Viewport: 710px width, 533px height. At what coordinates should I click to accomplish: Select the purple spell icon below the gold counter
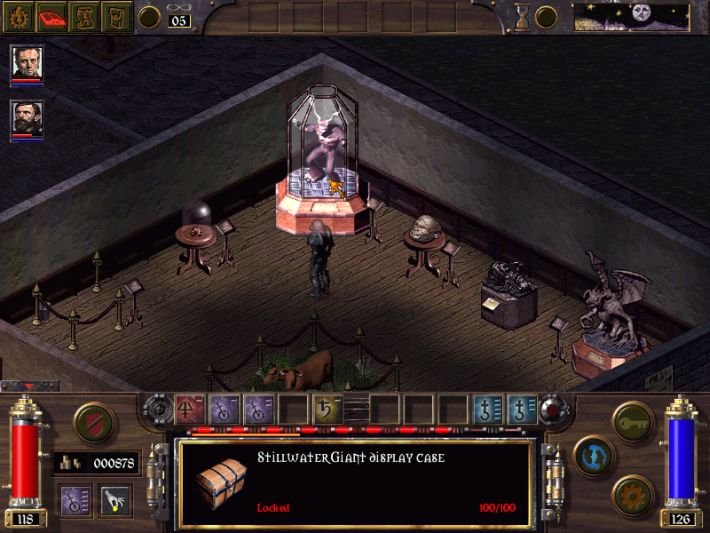(77, 499)
